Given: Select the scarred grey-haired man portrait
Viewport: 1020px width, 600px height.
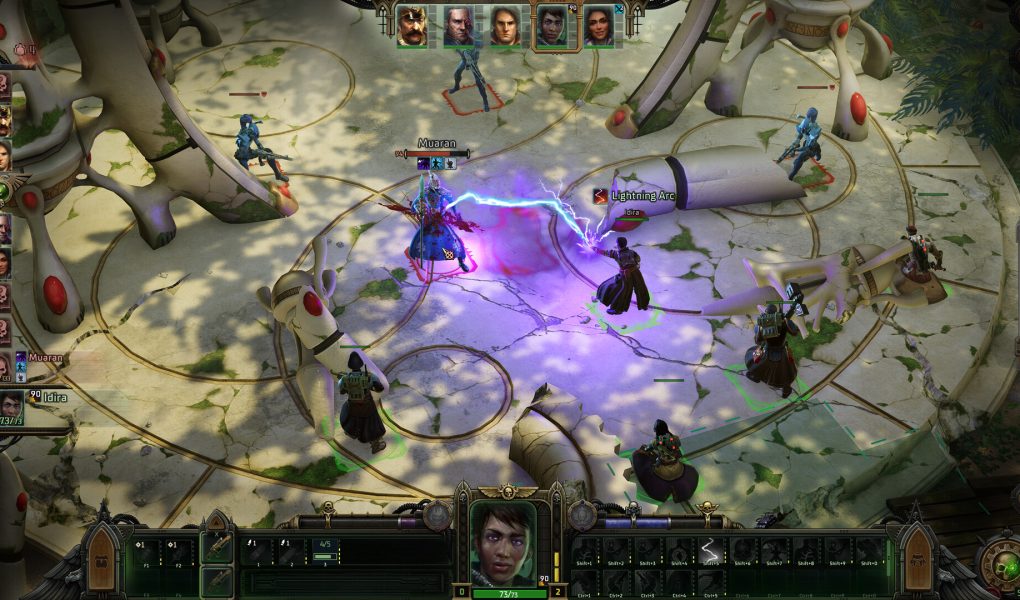Looking at the screenshot, I should click(458, 26).
